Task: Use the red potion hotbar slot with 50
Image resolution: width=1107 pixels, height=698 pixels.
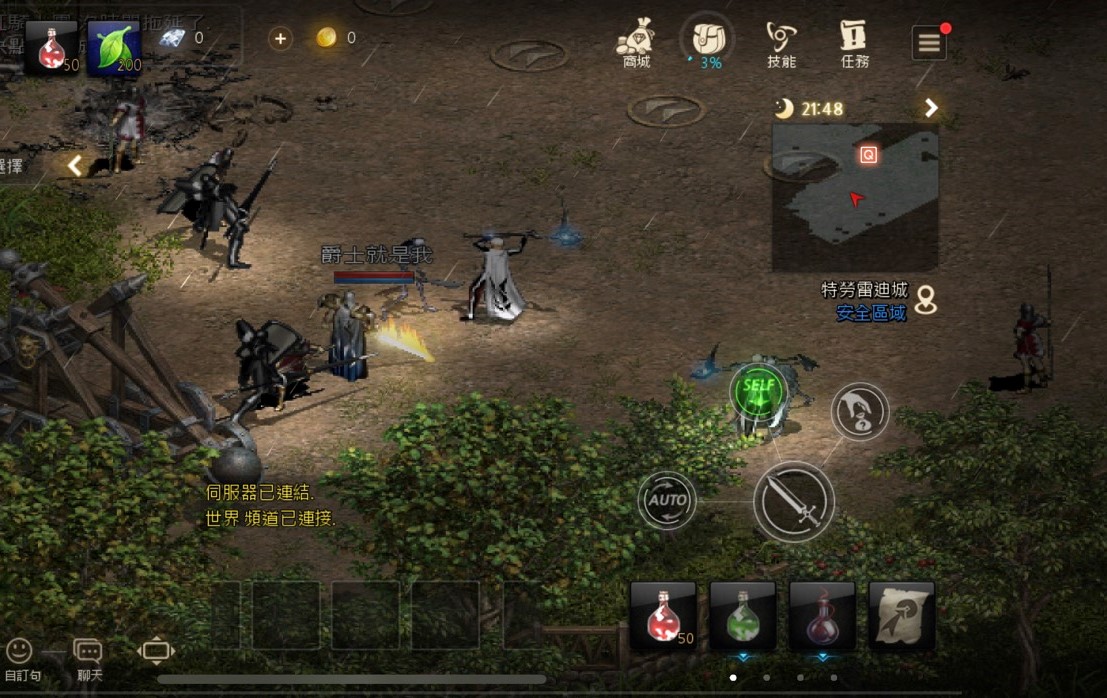Action: tap(662, 614)
